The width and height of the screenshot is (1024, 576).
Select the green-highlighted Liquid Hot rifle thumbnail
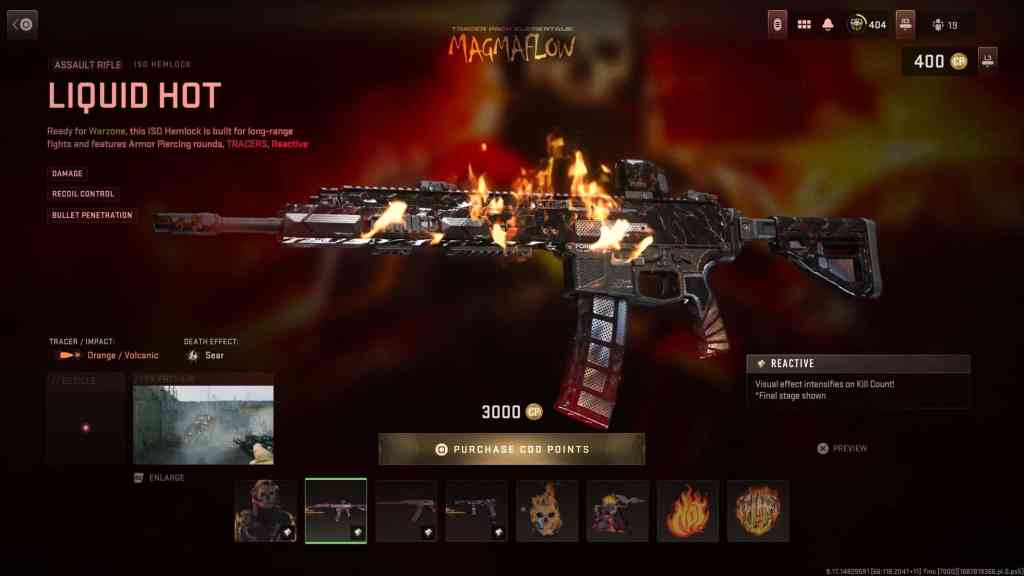click(335, 510)
